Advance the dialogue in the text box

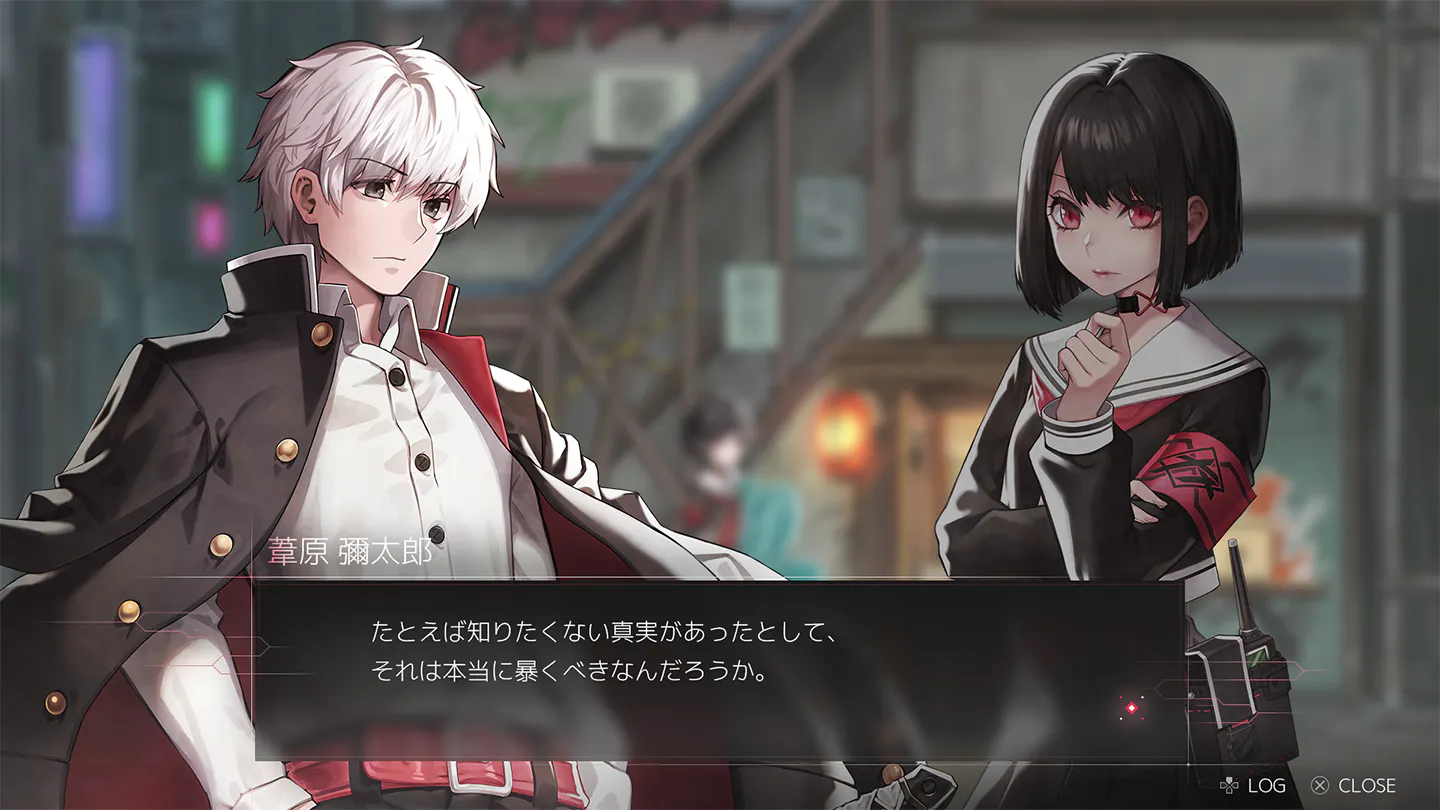[718, 670]
